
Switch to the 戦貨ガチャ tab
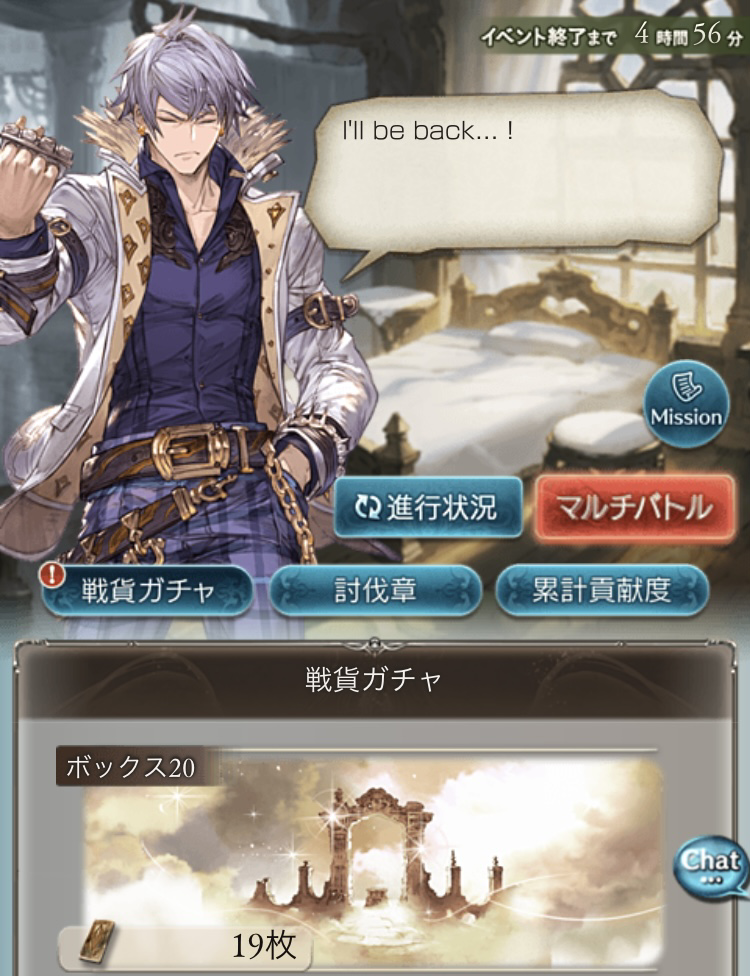click(x=147, y=590)
